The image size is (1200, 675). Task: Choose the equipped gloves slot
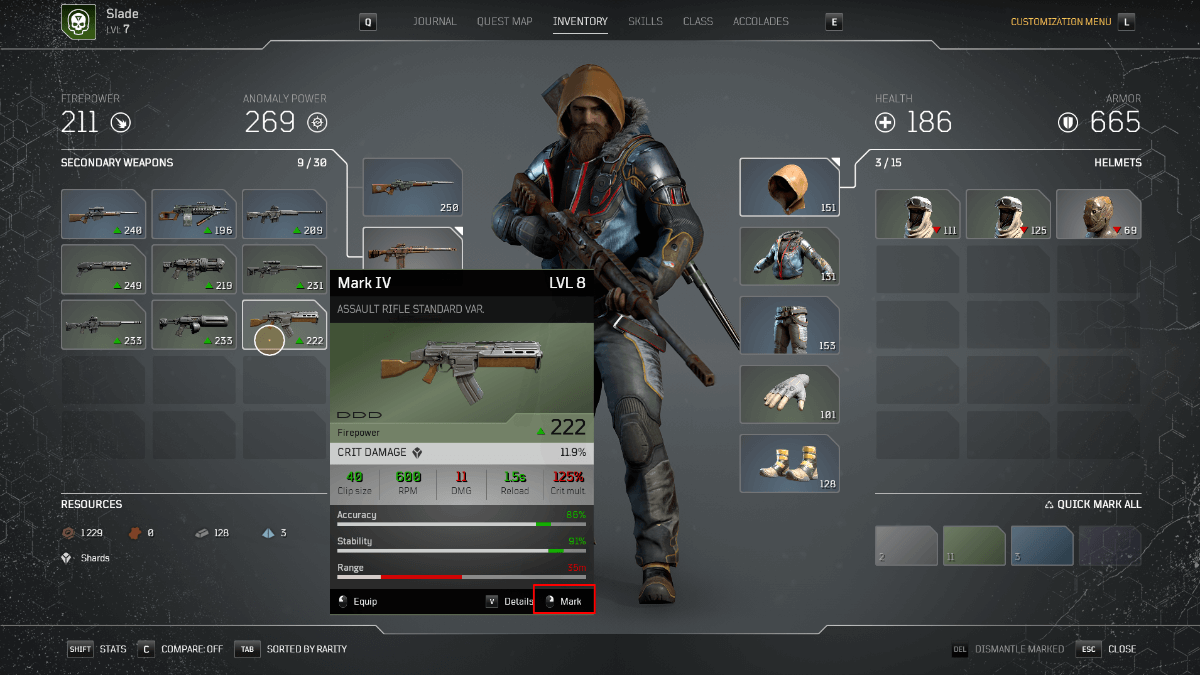point(789,394)
